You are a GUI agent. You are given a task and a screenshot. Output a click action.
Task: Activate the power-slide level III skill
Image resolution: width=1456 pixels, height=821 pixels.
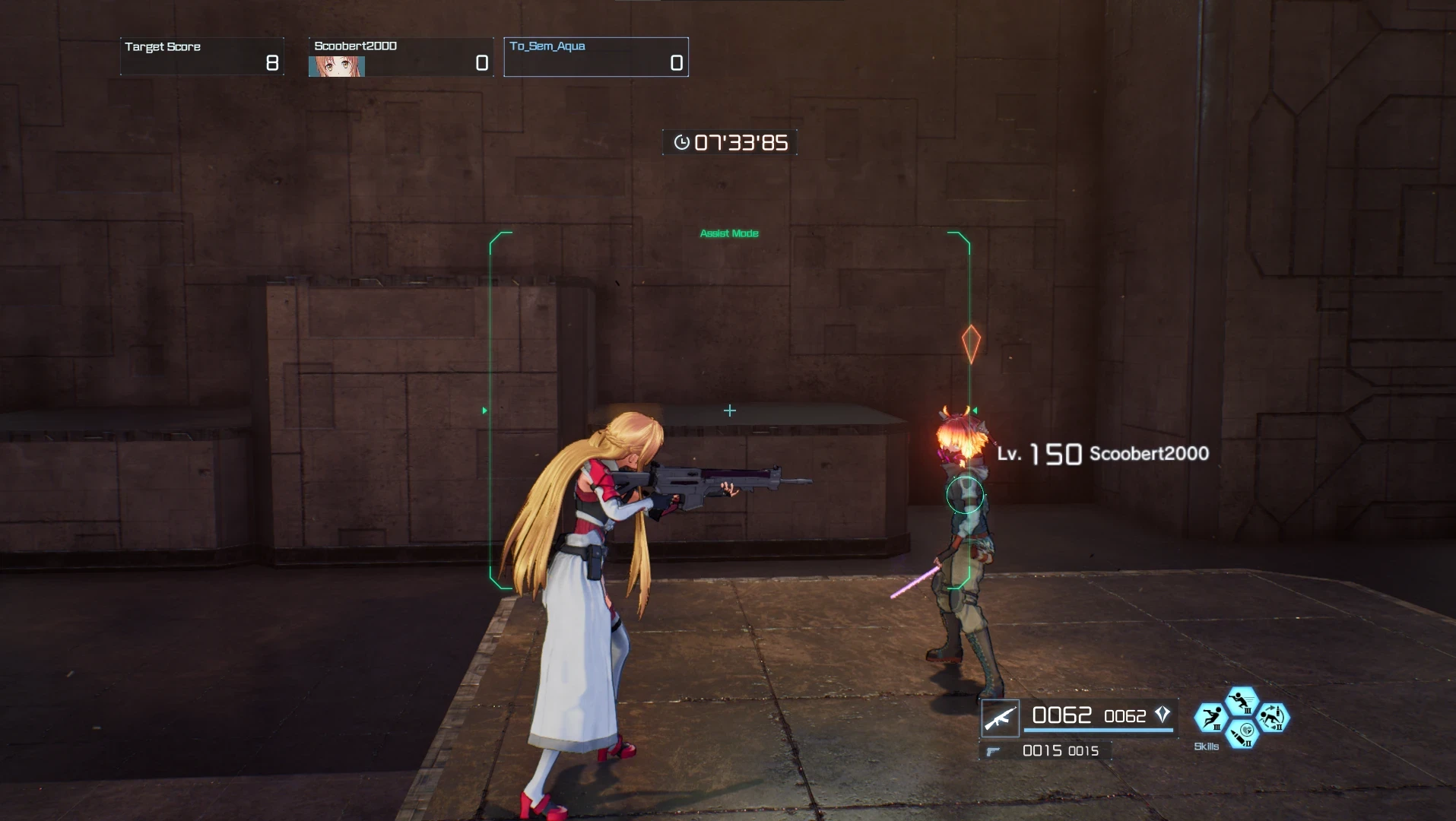click(x=1212, y=718)
